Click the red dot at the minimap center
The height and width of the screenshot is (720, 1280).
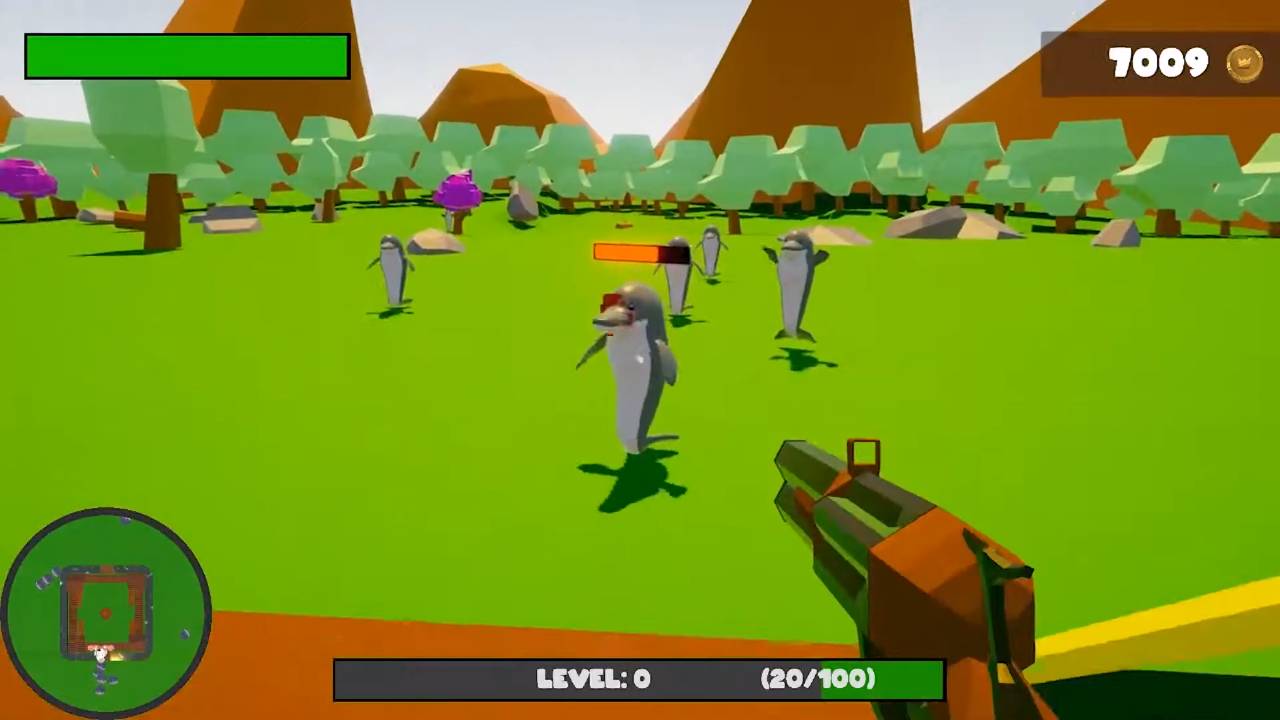106,614
